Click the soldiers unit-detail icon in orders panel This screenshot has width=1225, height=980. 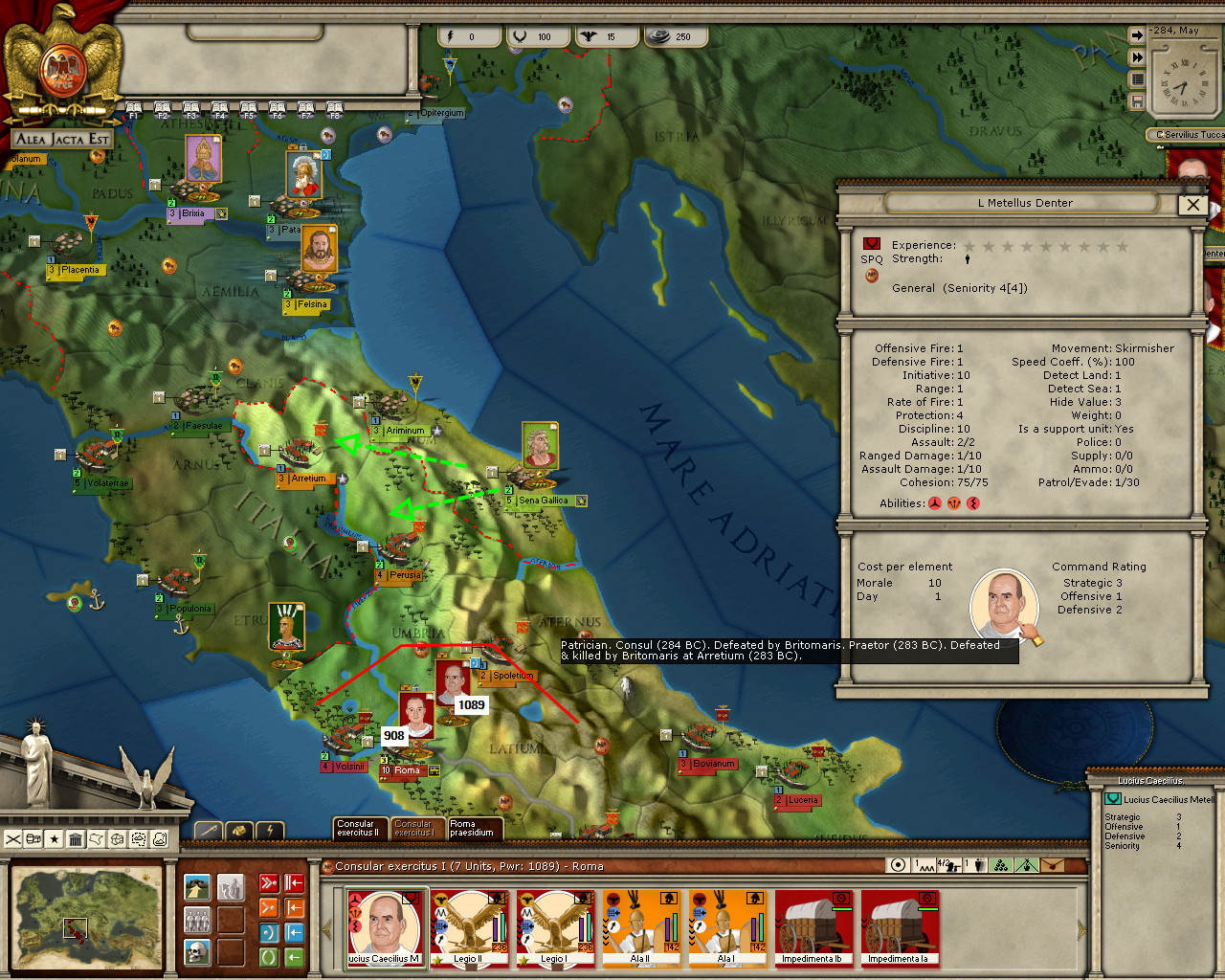click(x=197, y=919)
